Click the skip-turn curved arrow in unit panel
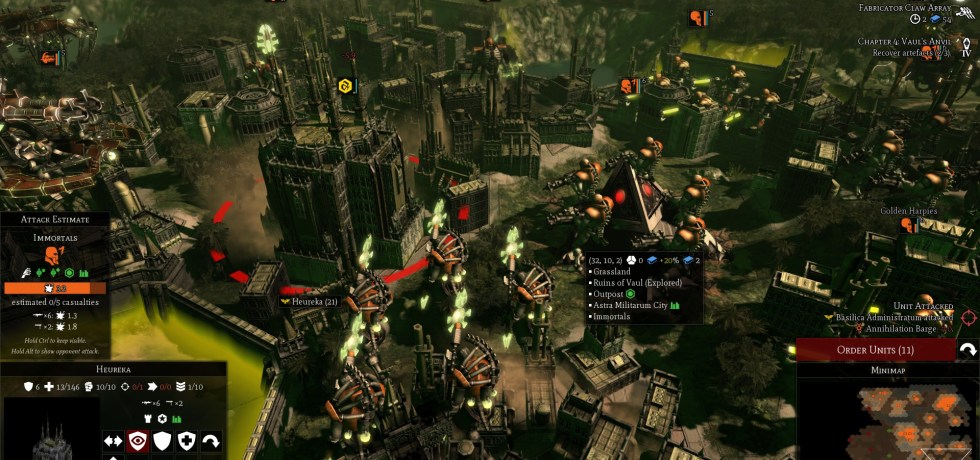Image resolution: width=980 pixels, height=460 pixels. (211, 441)
